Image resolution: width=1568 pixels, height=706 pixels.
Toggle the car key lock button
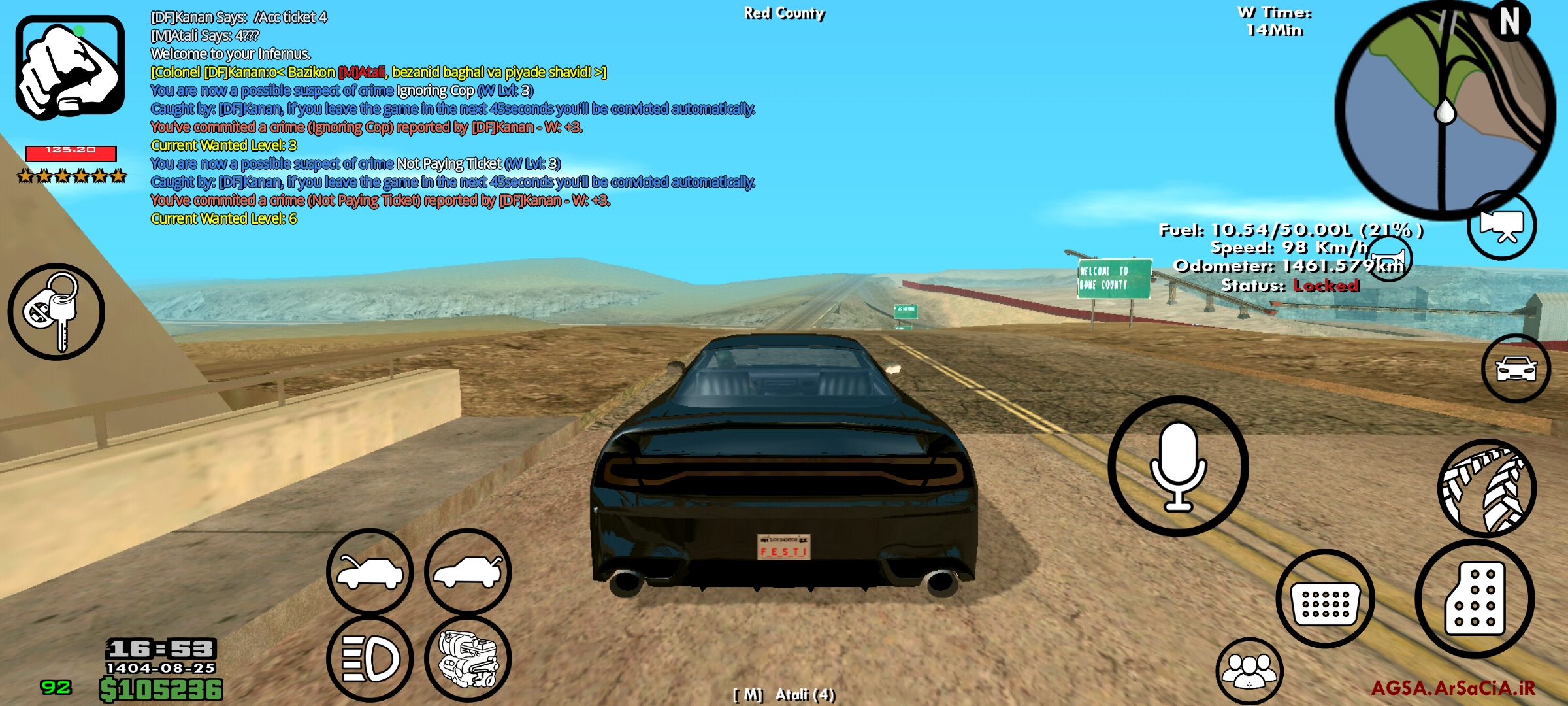[56, 312]
